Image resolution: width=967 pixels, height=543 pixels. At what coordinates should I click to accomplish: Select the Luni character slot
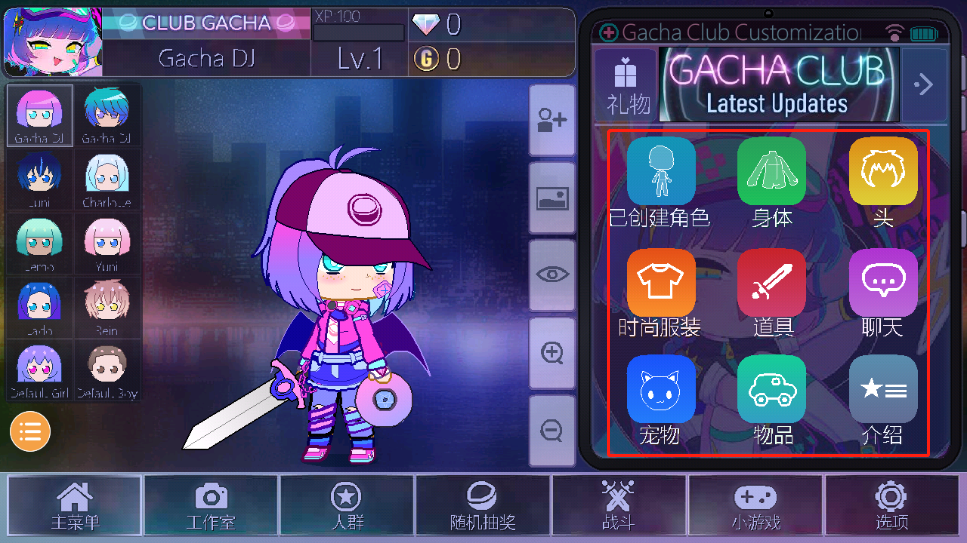(41, 179)
